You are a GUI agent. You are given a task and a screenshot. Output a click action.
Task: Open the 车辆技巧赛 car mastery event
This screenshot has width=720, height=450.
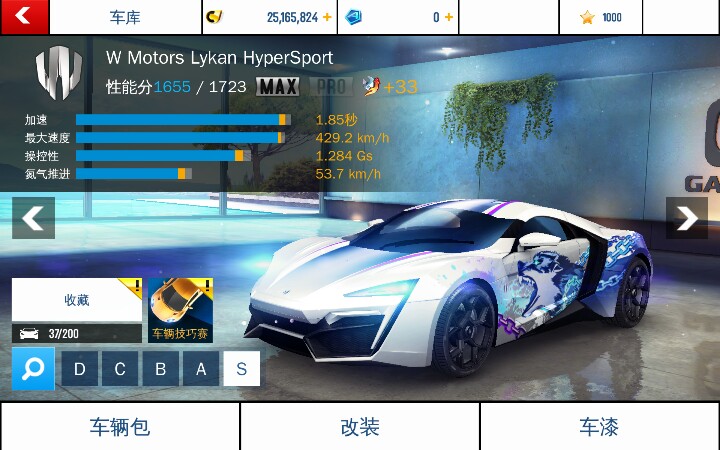pos(181,310)
